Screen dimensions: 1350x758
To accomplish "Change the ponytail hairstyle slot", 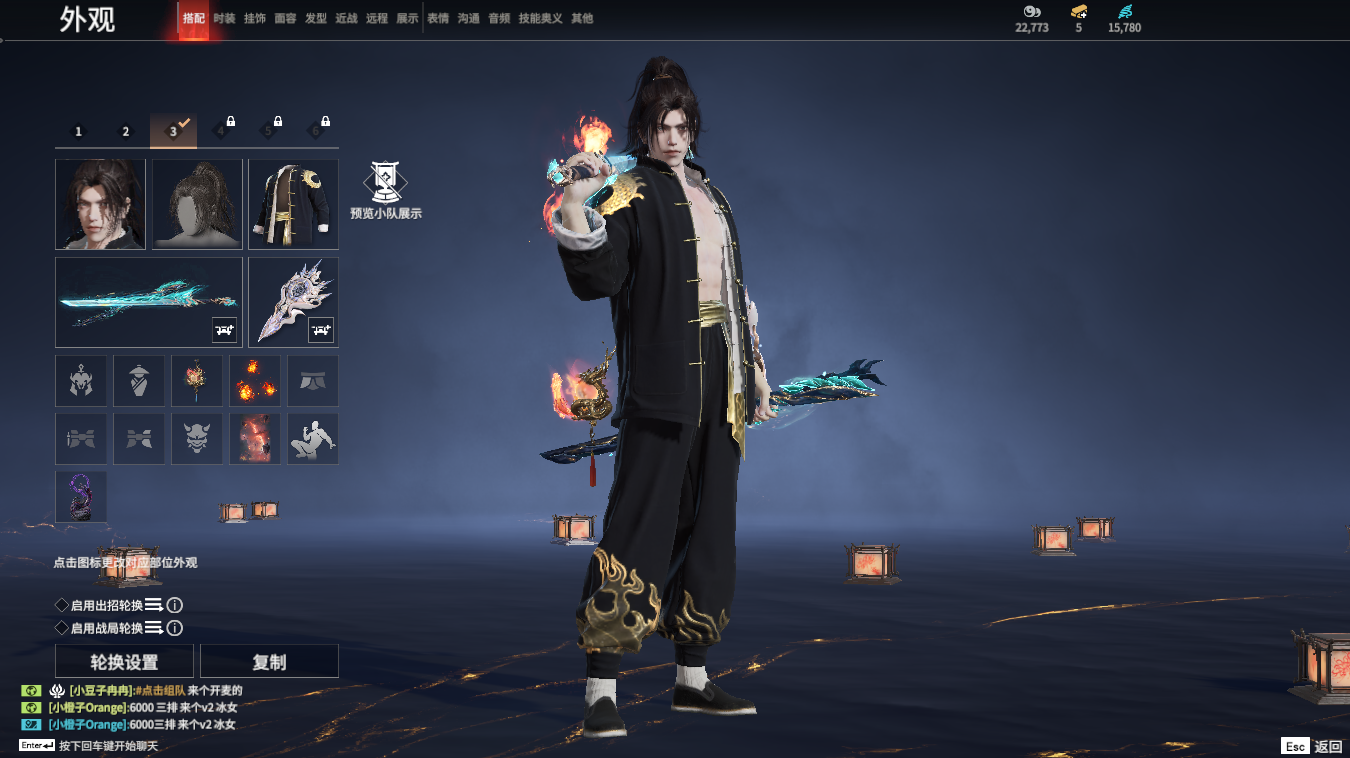I will click(197, 204).
